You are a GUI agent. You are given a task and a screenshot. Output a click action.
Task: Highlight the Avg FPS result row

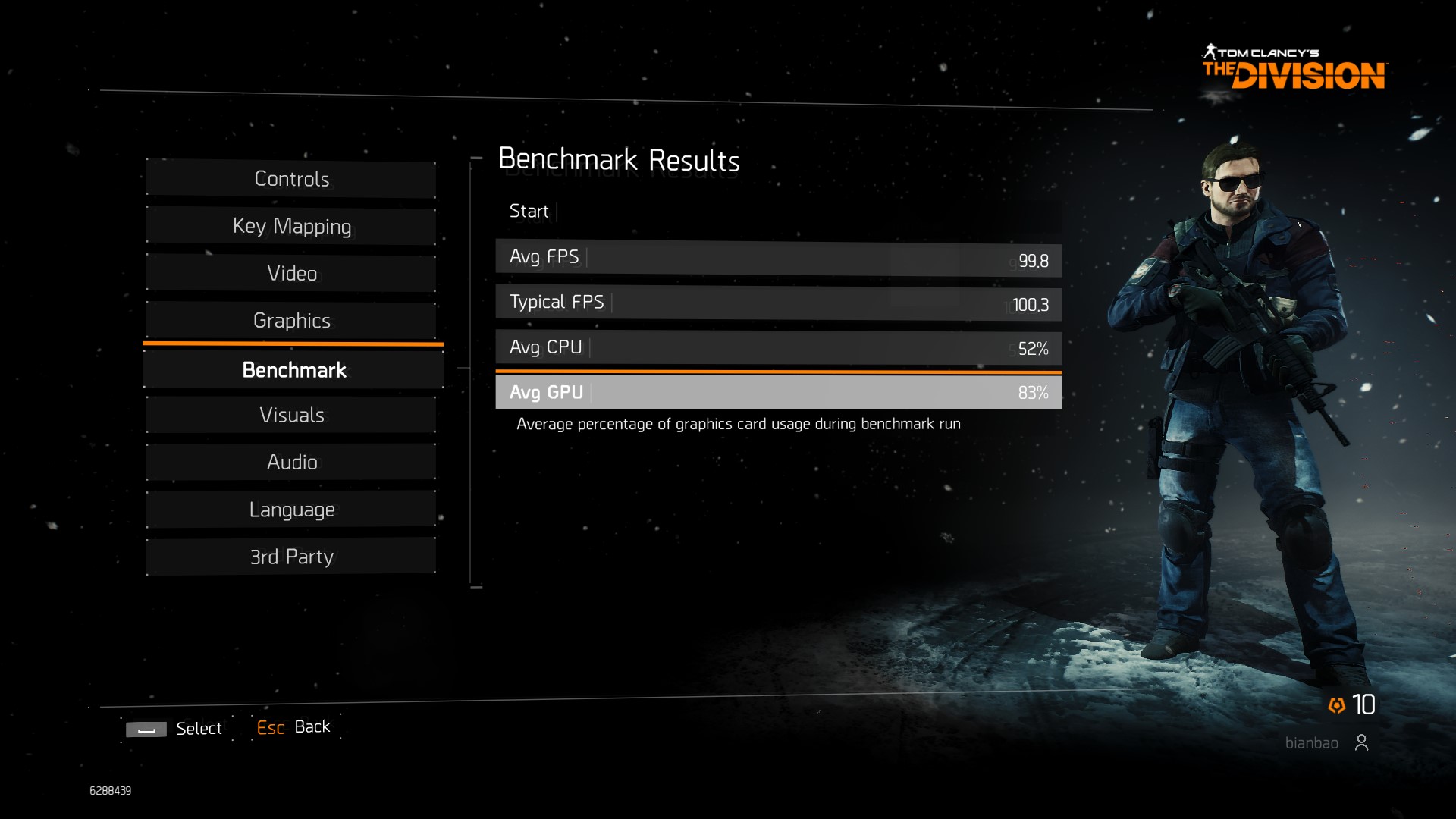[x=778, y=258]
